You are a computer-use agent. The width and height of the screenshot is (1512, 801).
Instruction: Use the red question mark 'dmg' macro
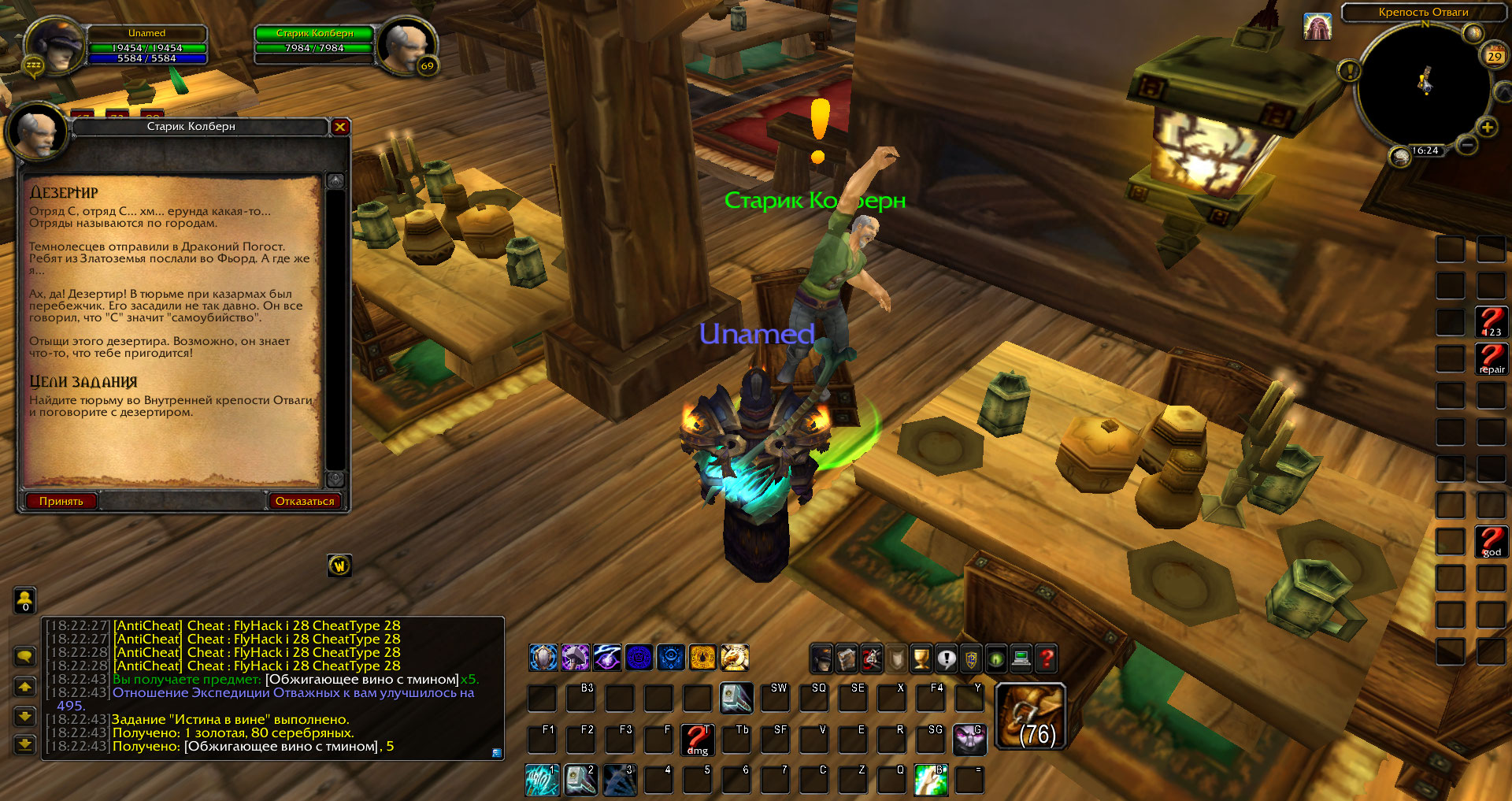(697, 740)
